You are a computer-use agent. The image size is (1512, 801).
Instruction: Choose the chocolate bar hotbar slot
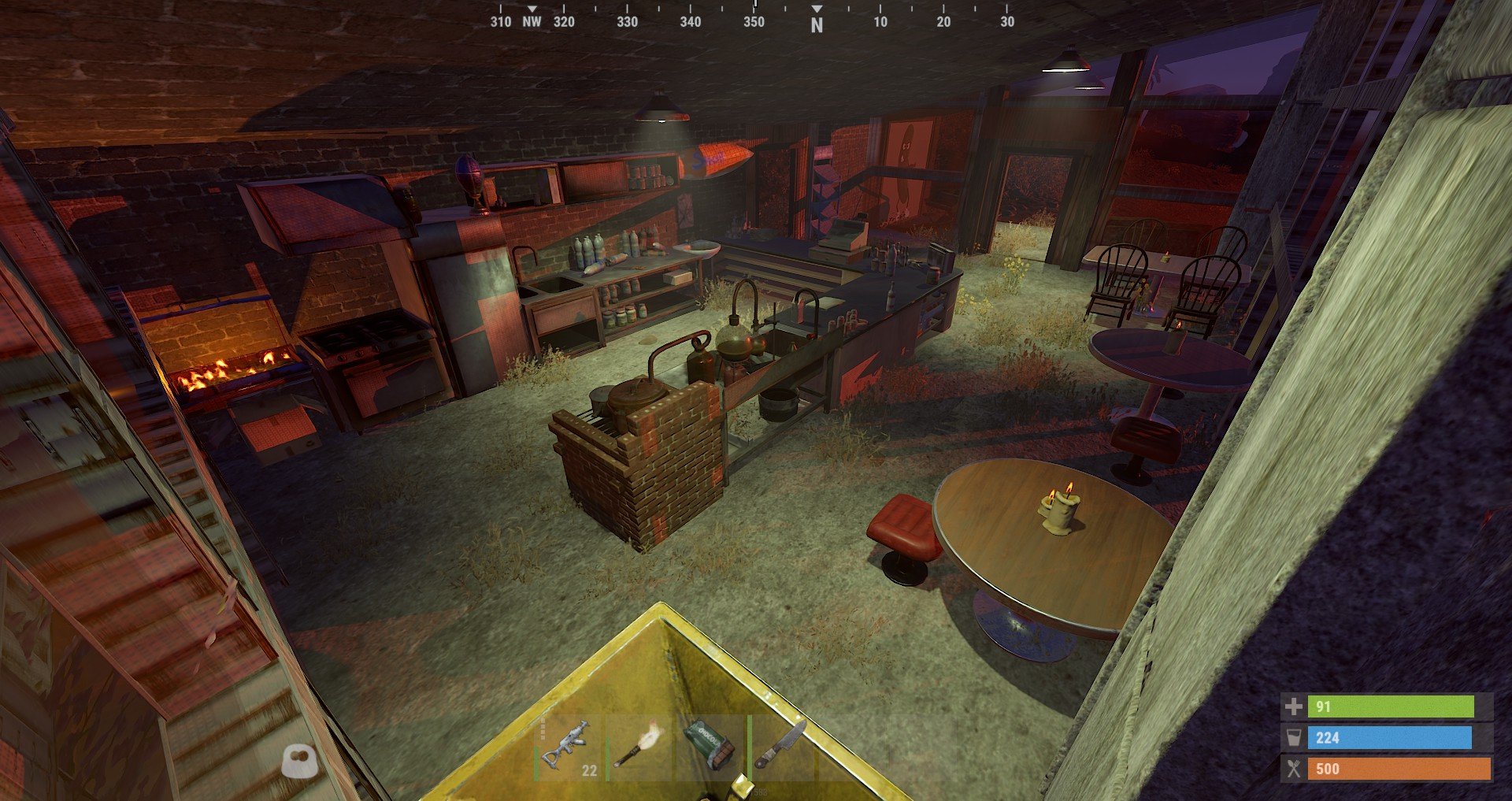tap(710, 747)
